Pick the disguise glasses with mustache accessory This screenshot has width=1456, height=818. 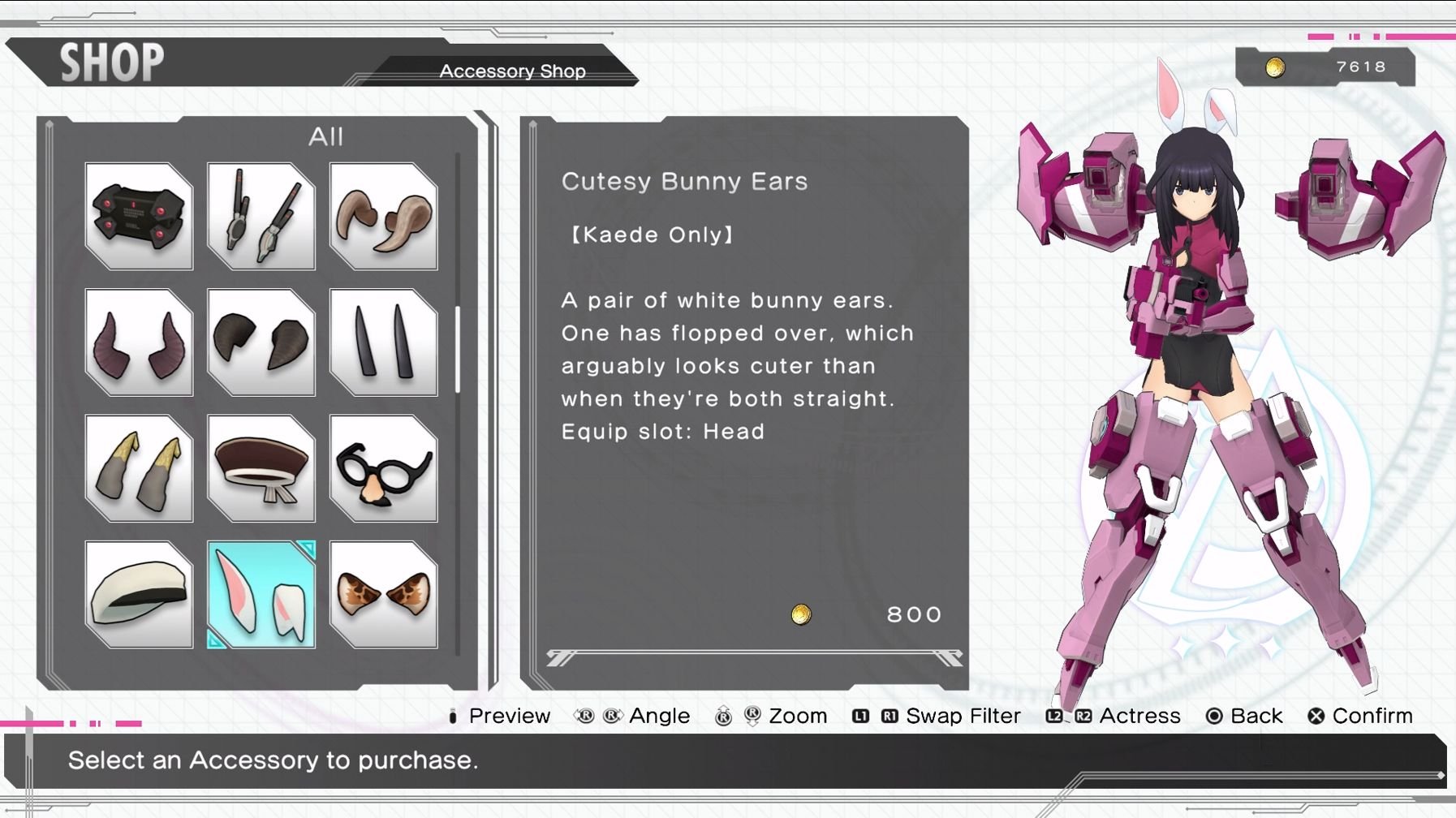pos(382,468)
